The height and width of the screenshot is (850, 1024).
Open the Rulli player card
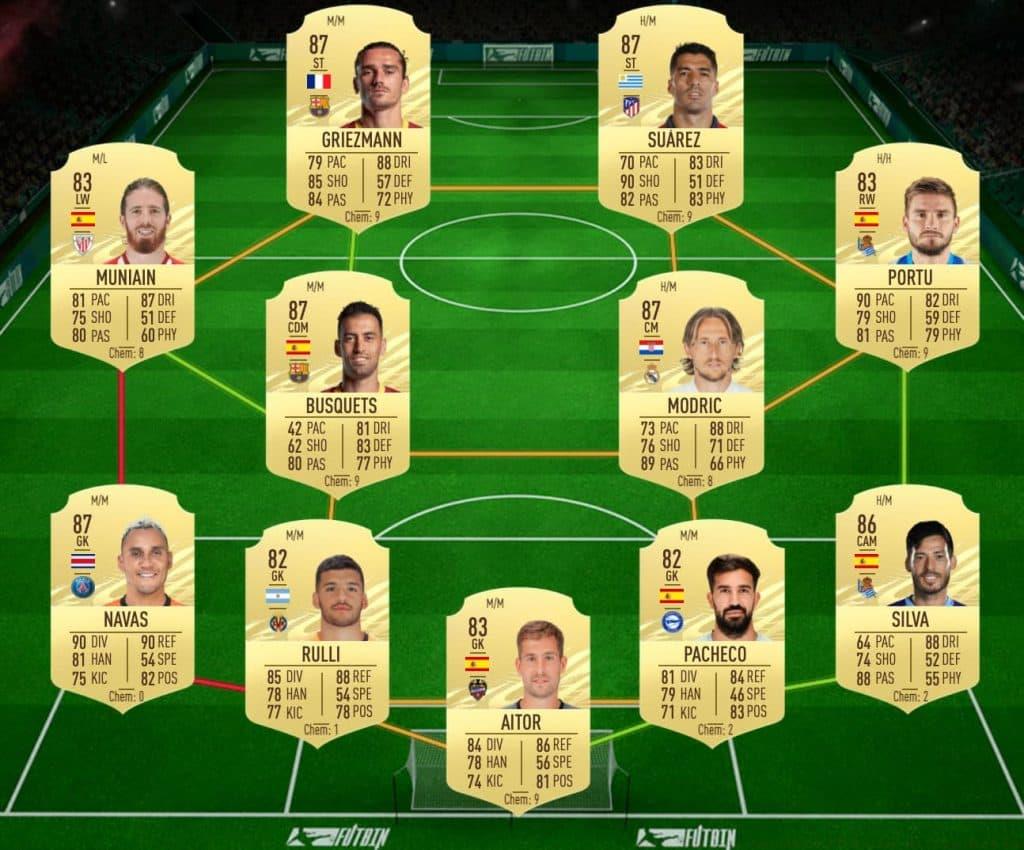pos(317,632)
